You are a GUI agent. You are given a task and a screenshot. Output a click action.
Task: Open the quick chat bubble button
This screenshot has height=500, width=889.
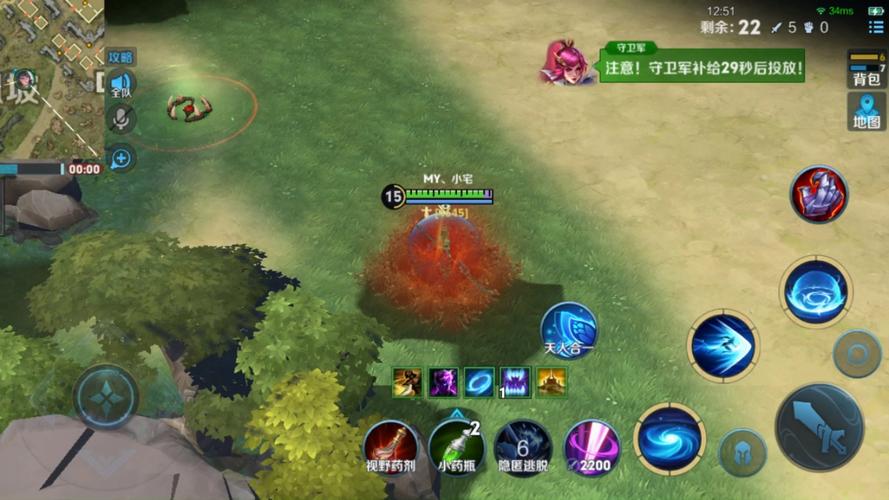tap(121, 157)
